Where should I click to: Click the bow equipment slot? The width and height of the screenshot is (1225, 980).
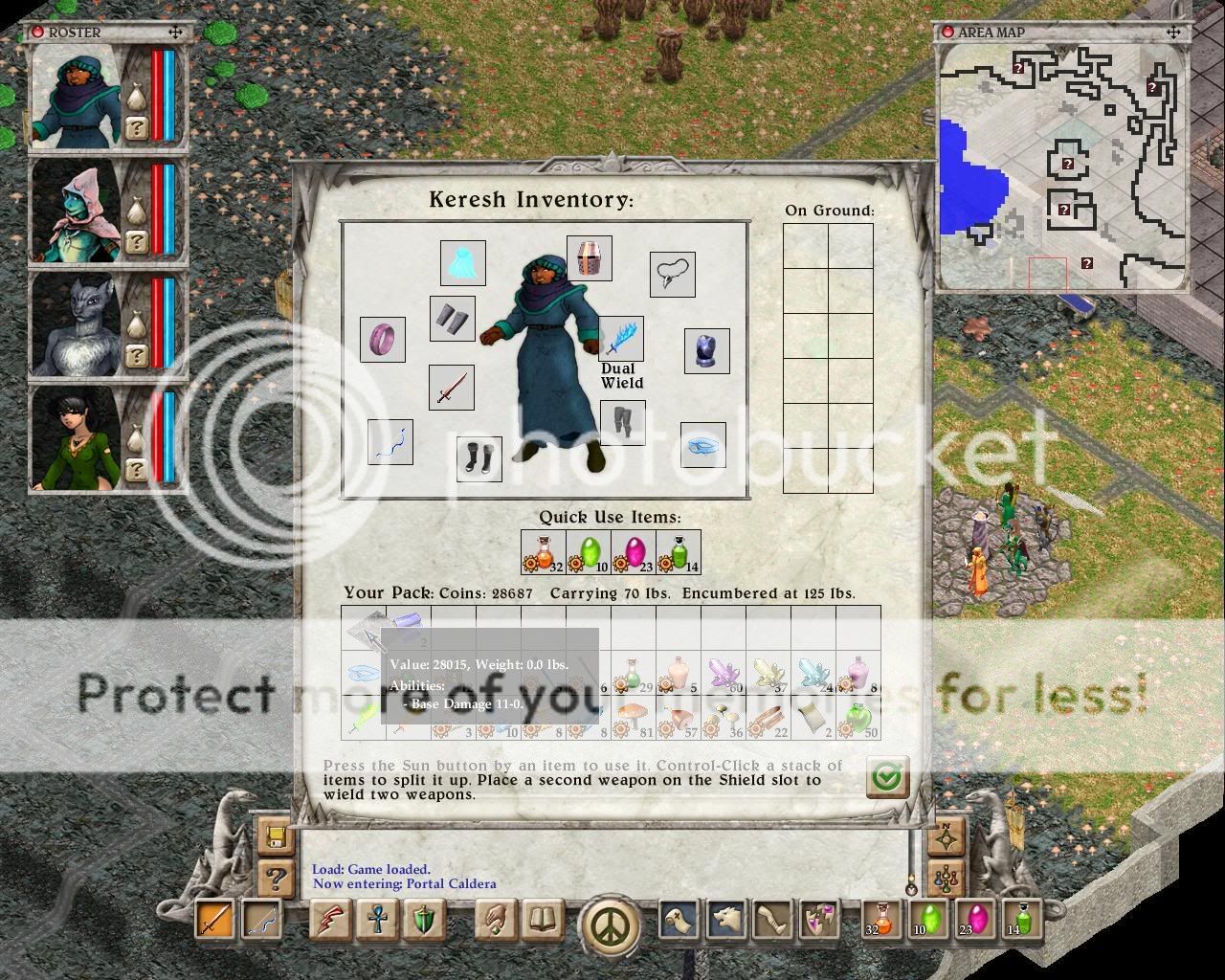(x=390, y=442)
